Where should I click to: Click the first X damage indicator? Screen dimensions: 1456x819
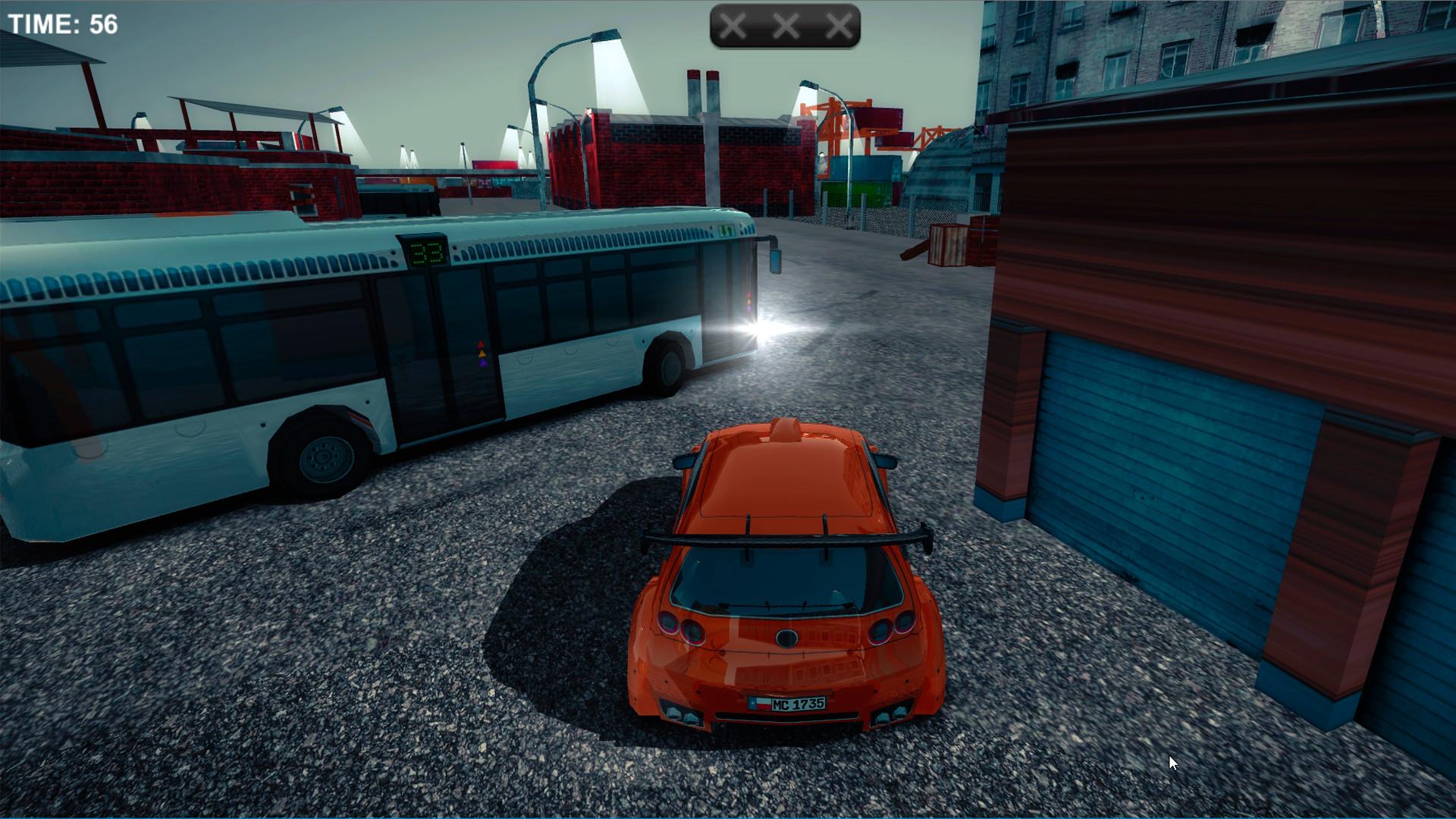click(733, 26)
